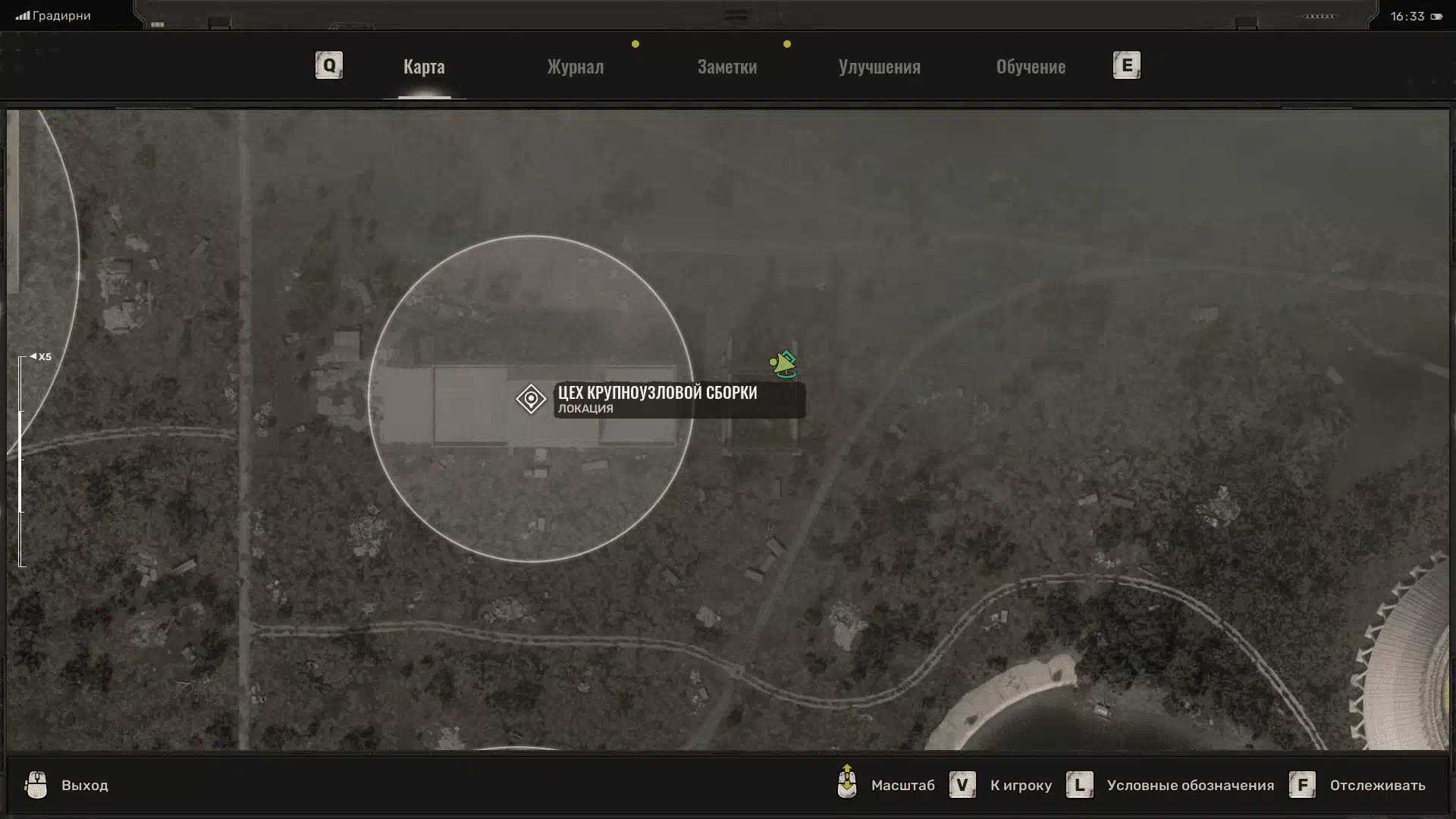Adjust the map zoom scale bar
This screenshot has width=1456, height=819.
pos(22,460)
